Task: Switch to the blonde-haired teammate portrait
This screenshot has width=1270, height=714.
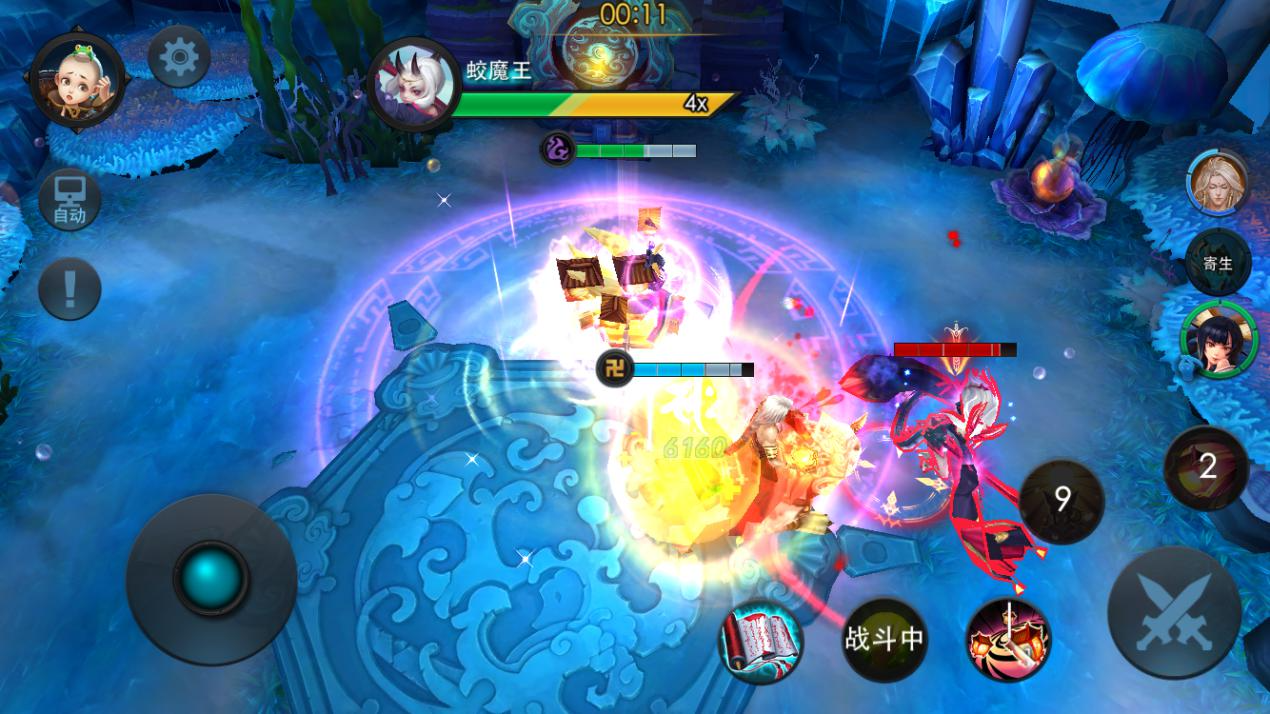Action: pos(1217,183)
